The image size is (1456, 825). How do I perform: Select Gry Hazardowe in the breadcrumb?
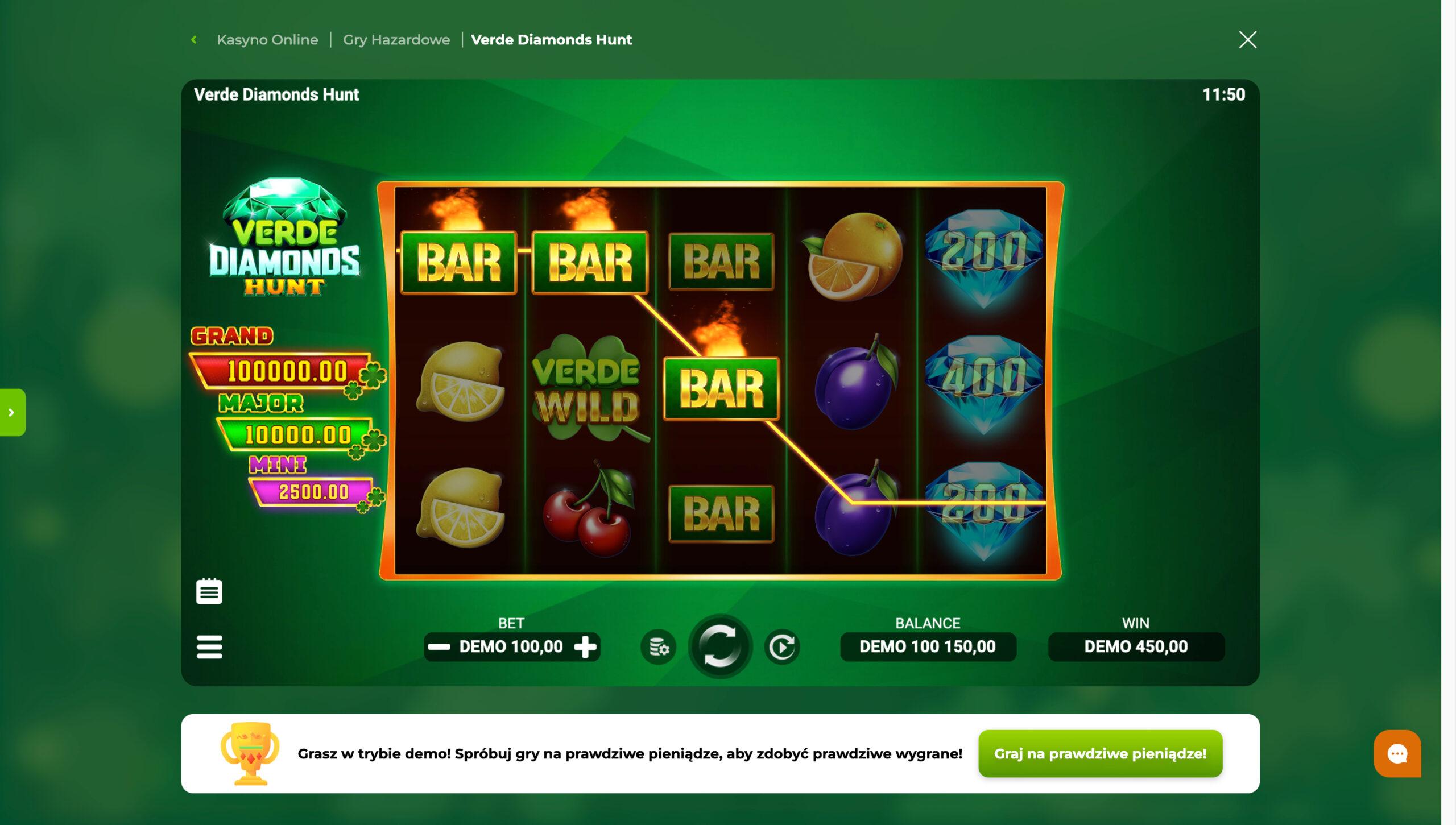coord(396,39)
